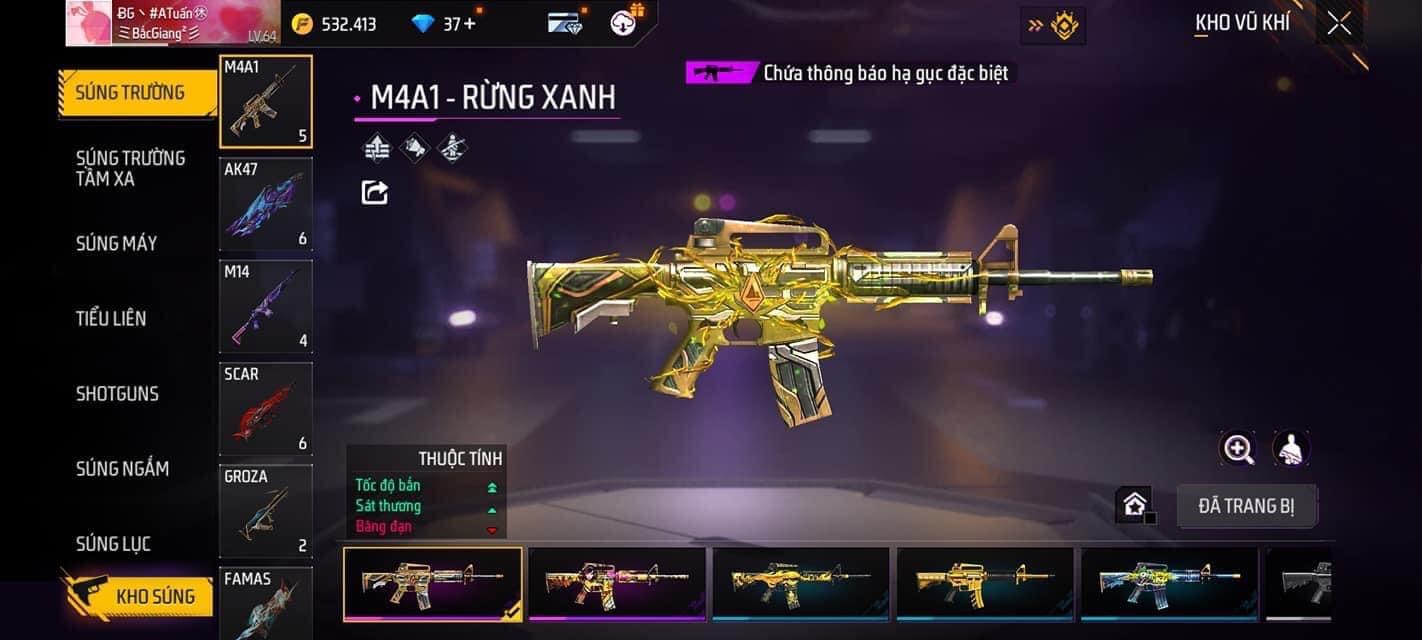Zoom in with the magnifier icon
This screenshot has width=1422, height=640.
click(1238, 449)
